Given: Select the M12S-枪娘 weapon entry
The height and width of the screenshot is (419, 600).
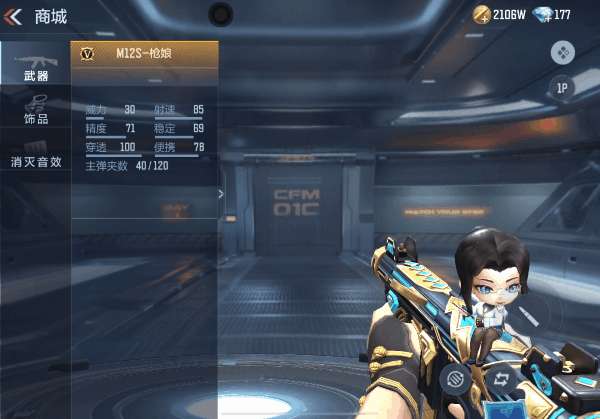Looking at the screenshot, I should coord(145,54).
